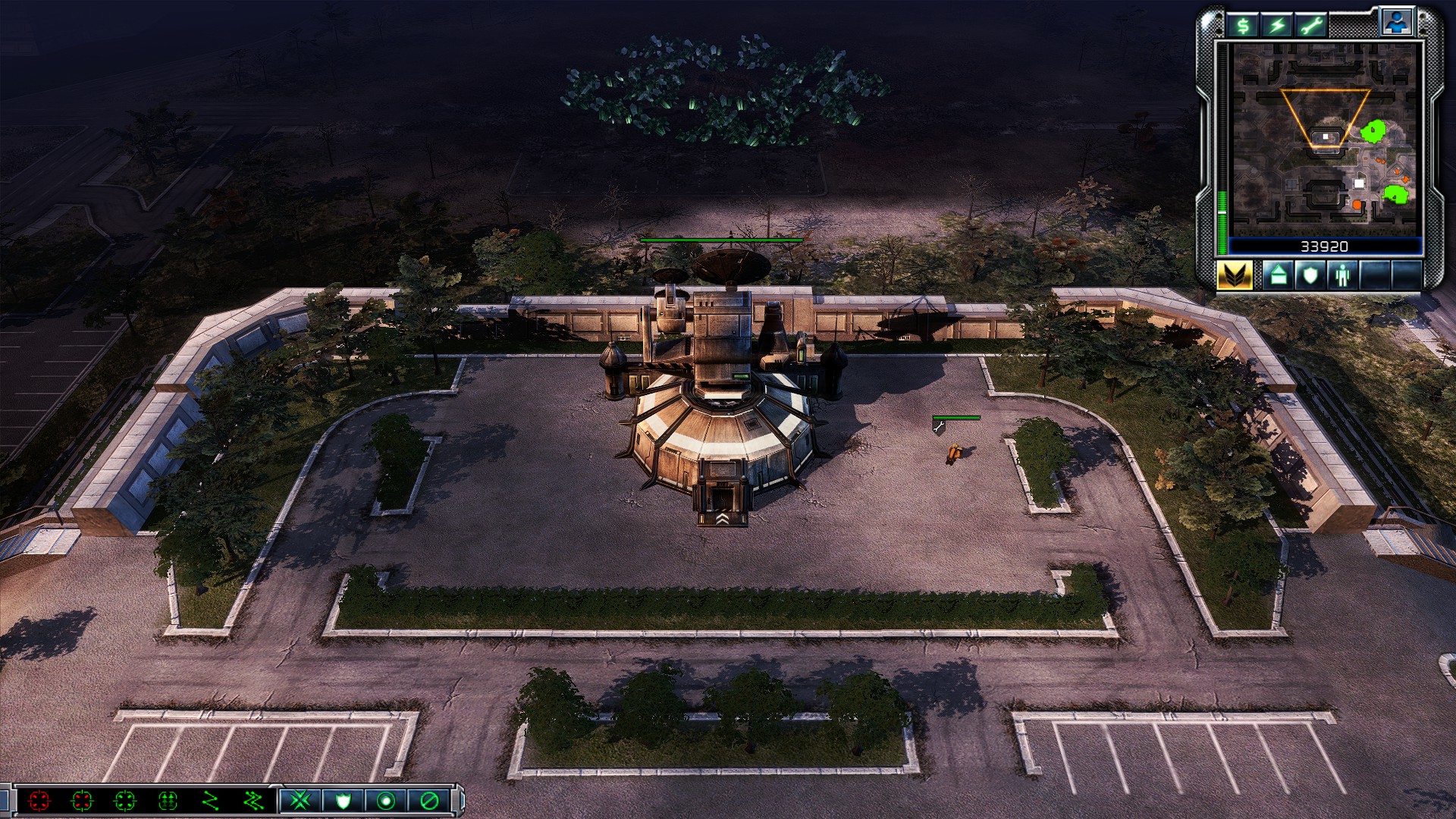Select the double up-arrows command icon
The image size is (1456, 819).
[x=168, y=801]
